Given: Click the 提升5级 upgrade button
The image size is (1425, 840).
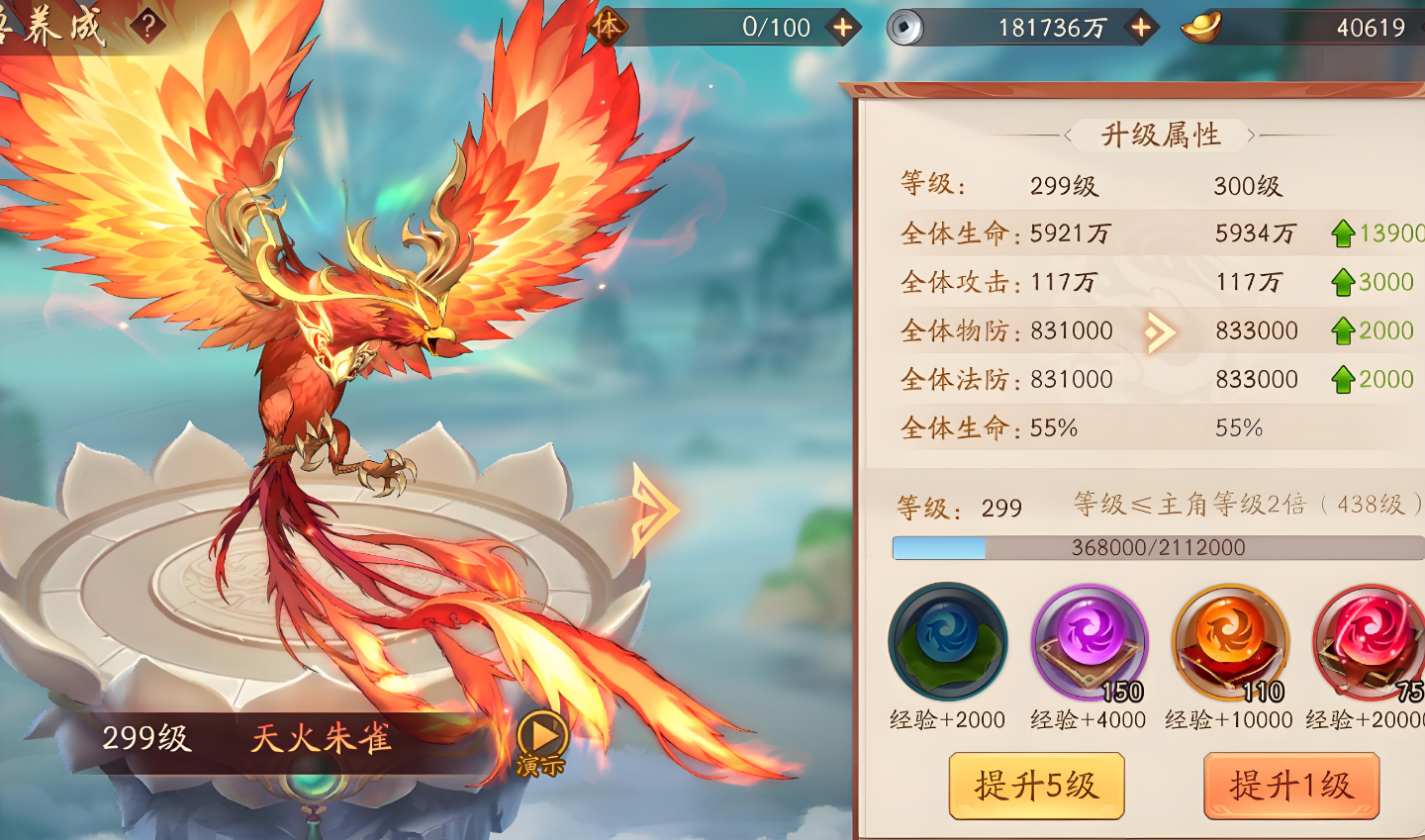Looking at the screenshot, I should [1036, 786].
